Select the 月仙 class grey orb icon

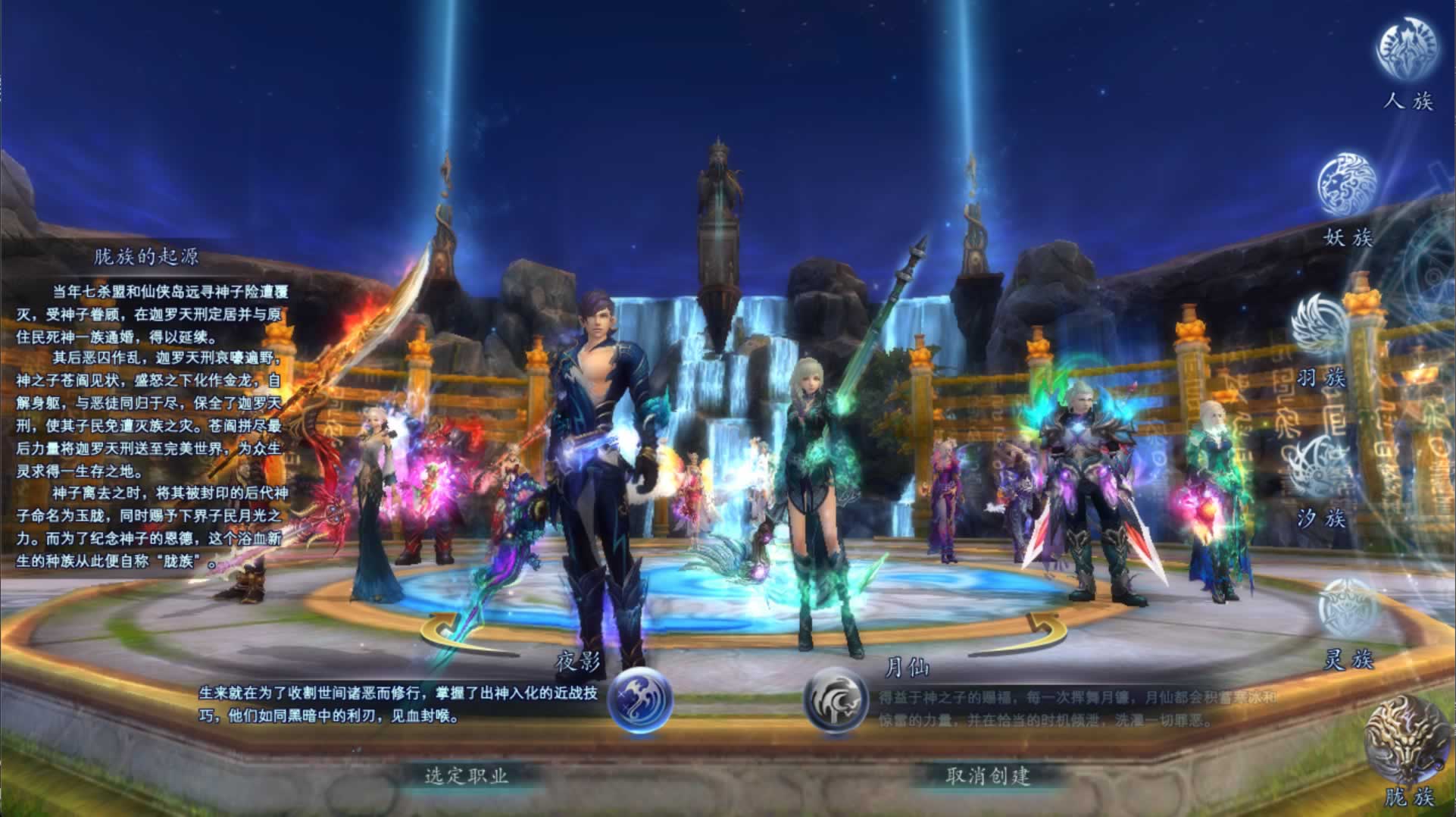[836, 700]
